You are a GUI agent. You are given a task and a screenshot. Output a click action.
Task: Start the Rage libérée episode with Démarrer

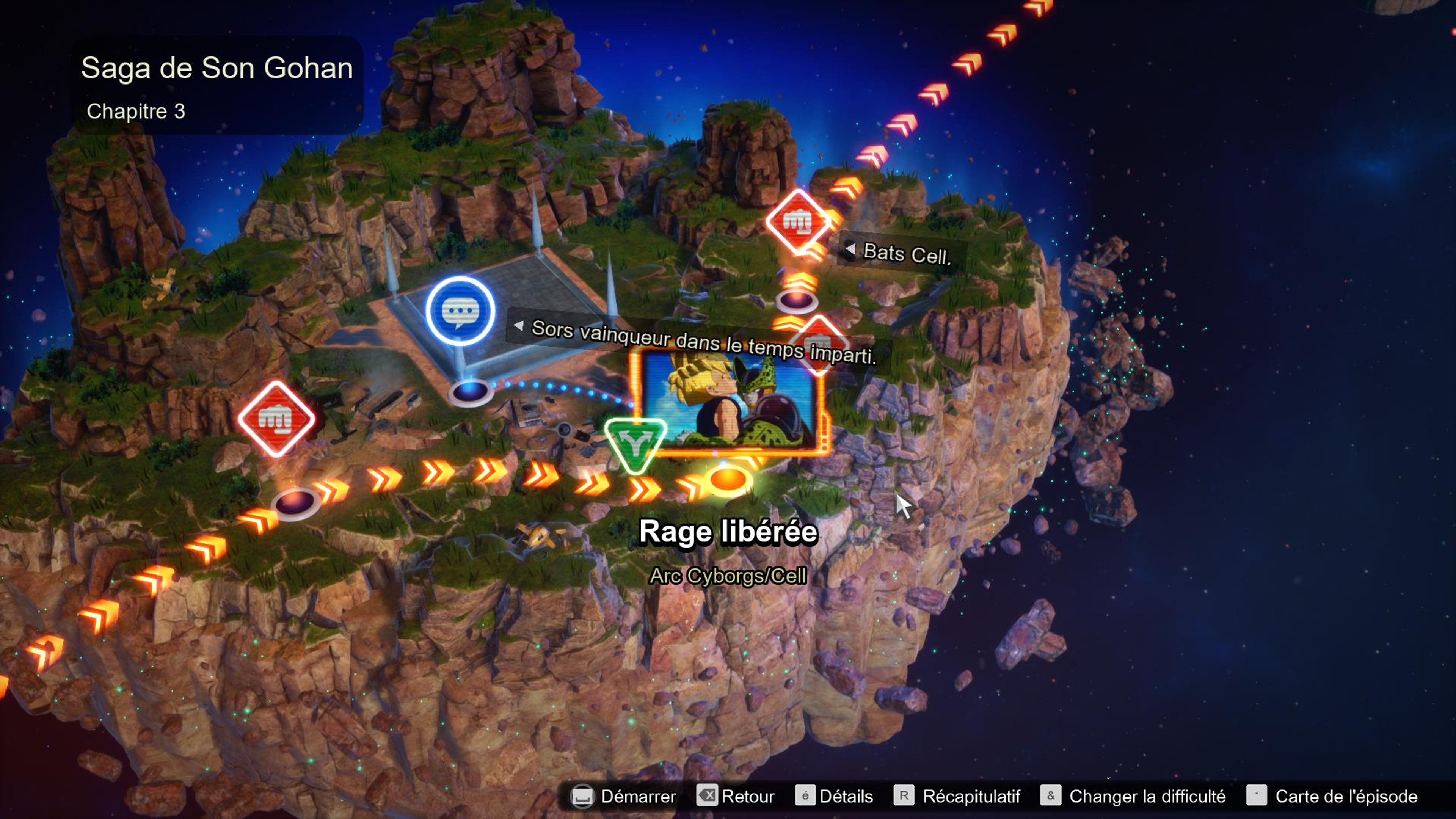coord(624,796)
